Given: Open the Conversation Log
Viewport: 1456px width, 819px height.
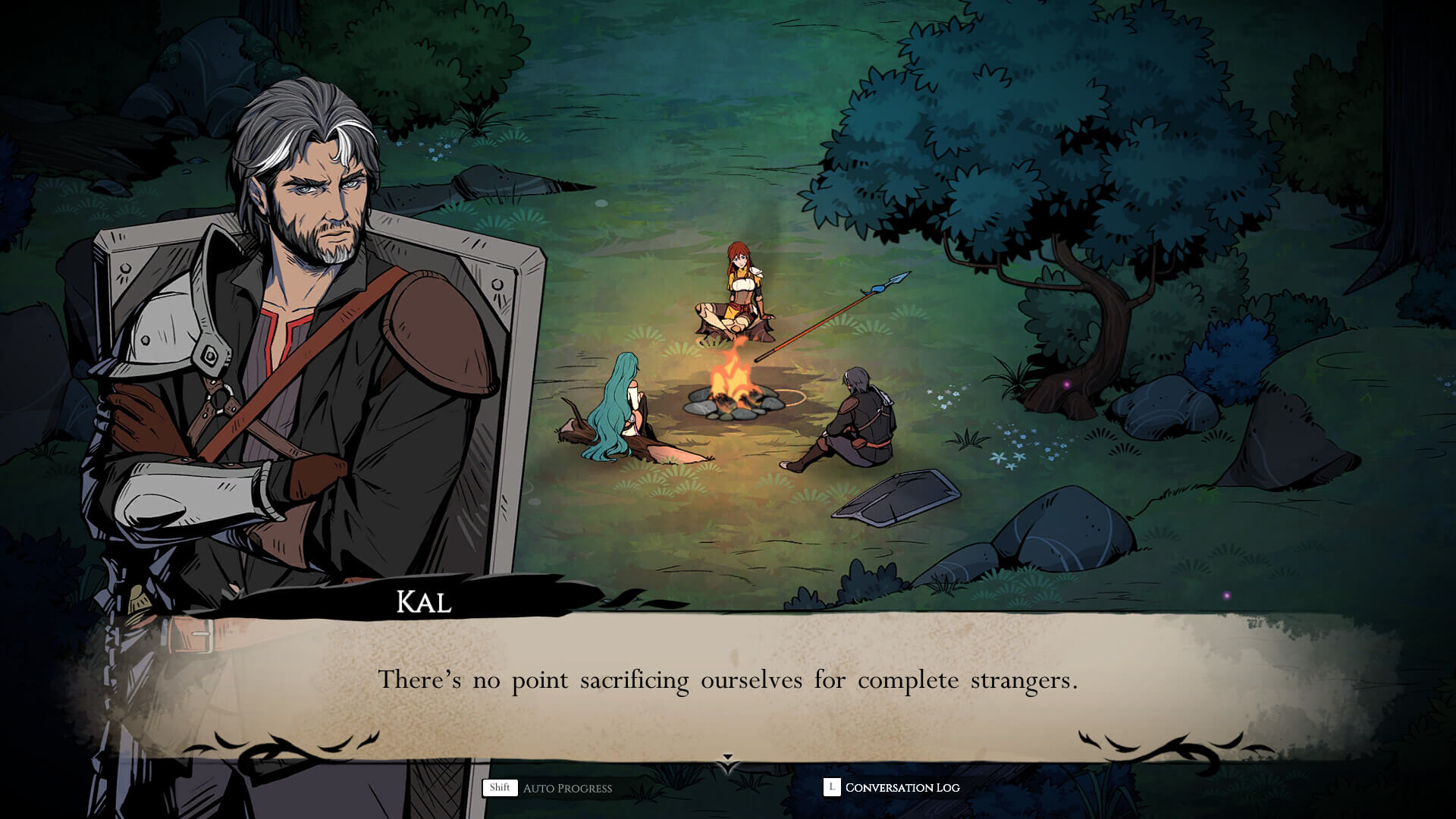Looking at the screenshot, I should click(893, 788).
